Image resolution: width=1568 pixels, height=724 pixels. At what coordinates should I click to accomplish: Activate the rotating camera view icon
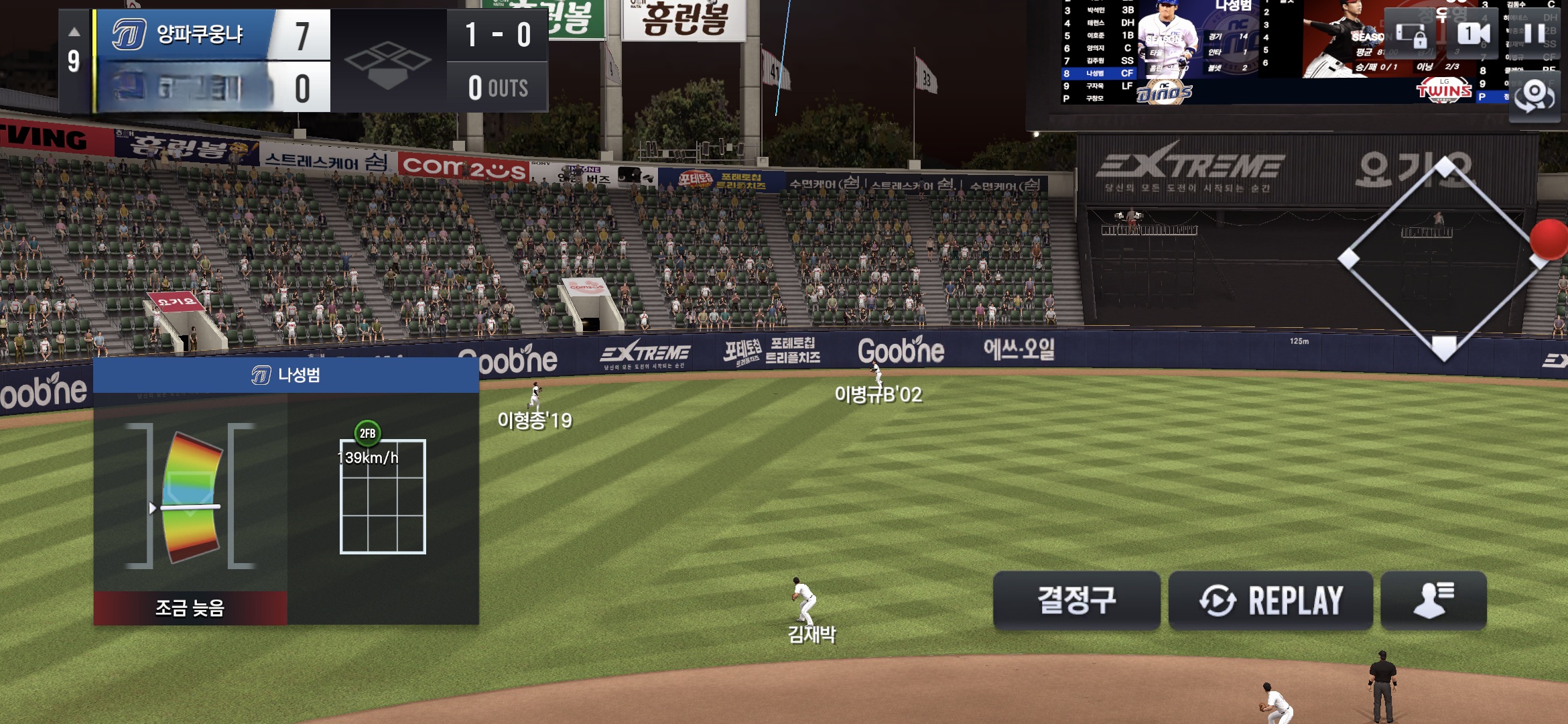pyautogui.click(x=1534, y=96)
